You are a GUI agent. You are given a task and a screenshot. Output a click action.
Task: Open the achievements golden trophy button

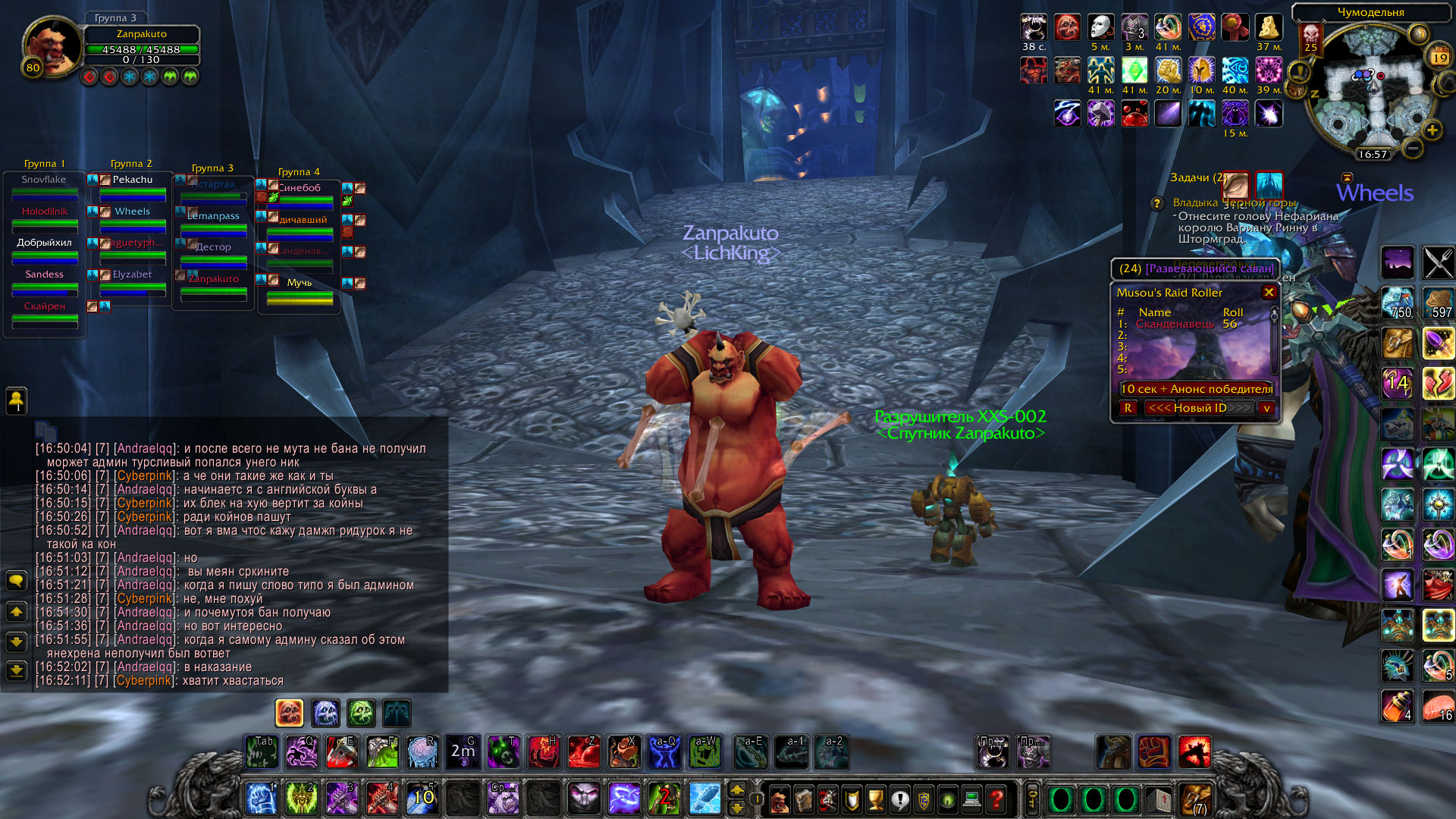click(876, 799)
